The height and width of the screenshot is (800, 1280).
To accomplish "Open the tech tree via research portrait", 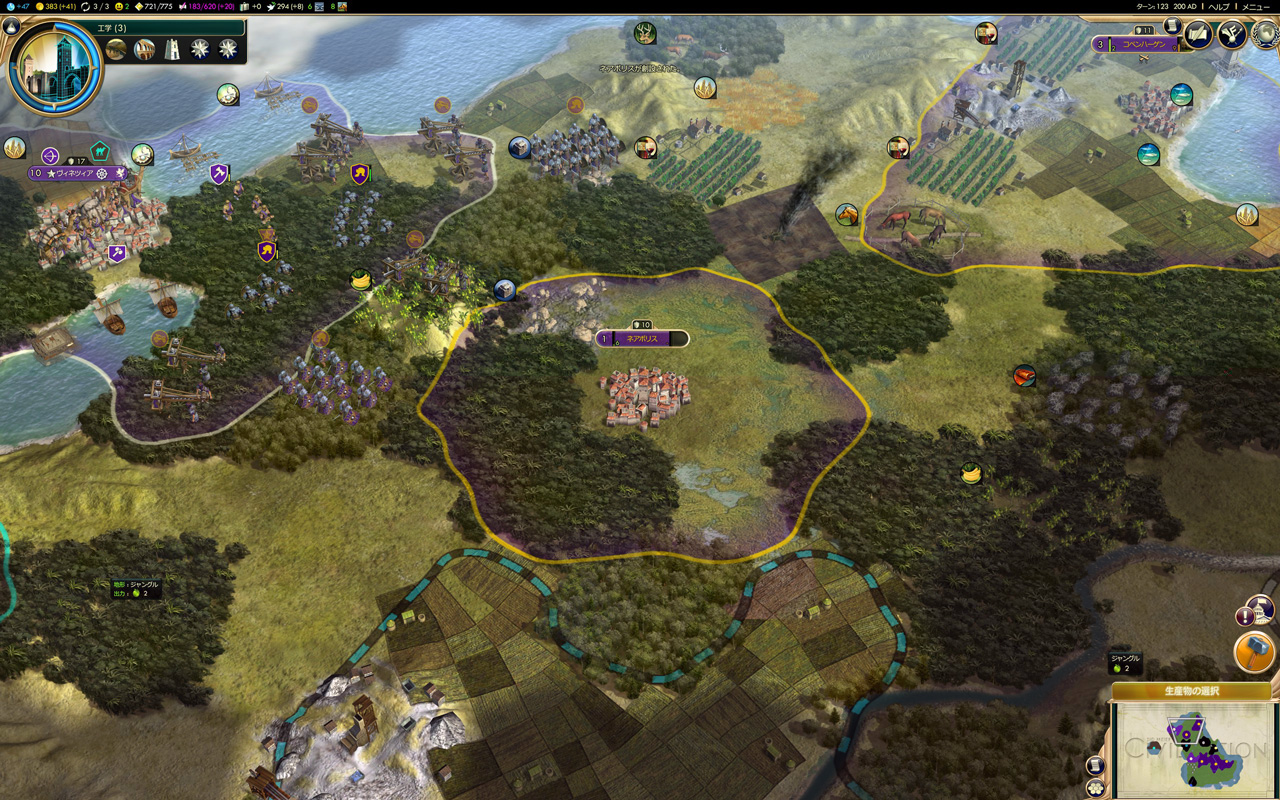I will coord(55,66).
